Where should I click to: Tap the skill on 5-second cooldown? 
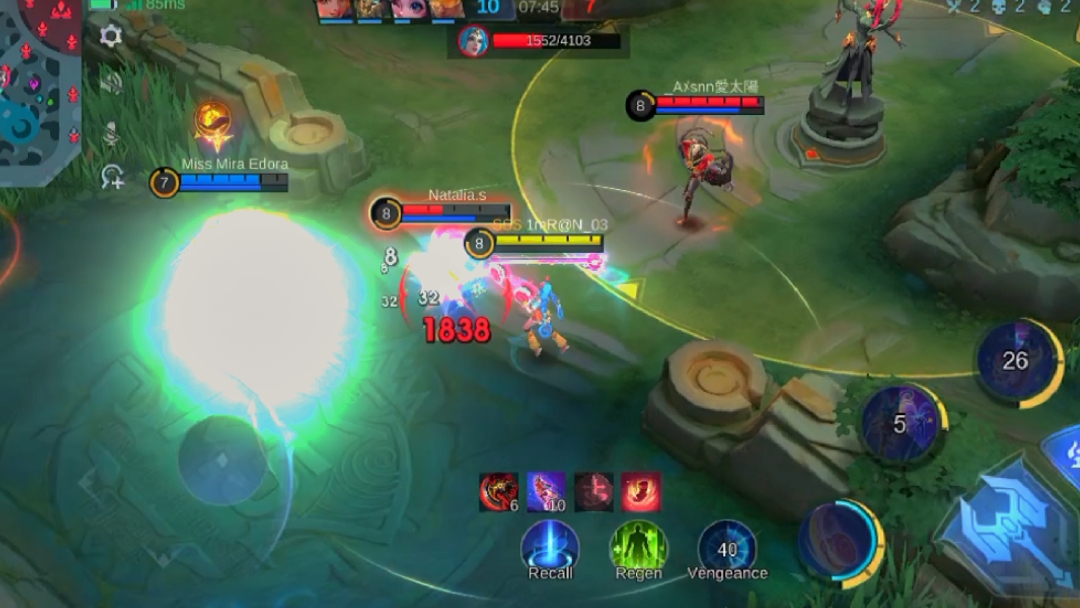click(x=900, y=423)
